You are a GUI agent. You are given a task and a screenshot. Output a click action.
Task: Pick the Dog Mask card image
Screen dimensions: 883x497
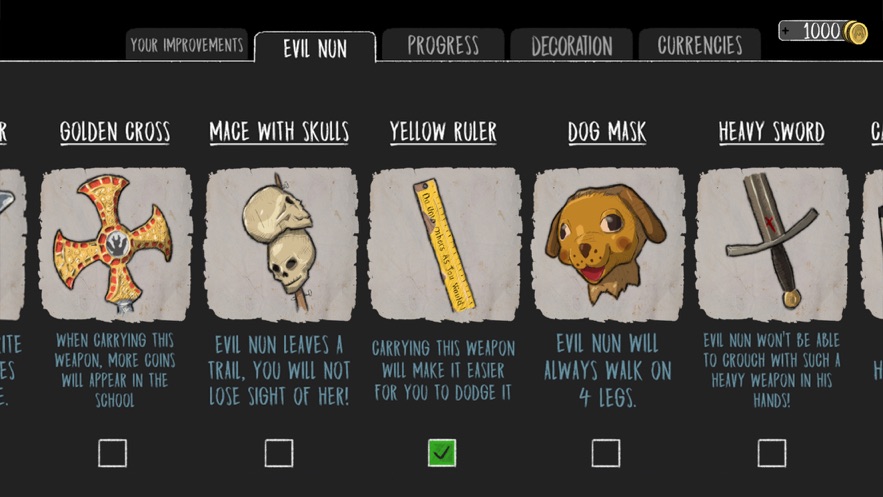[x=608, y=244]
